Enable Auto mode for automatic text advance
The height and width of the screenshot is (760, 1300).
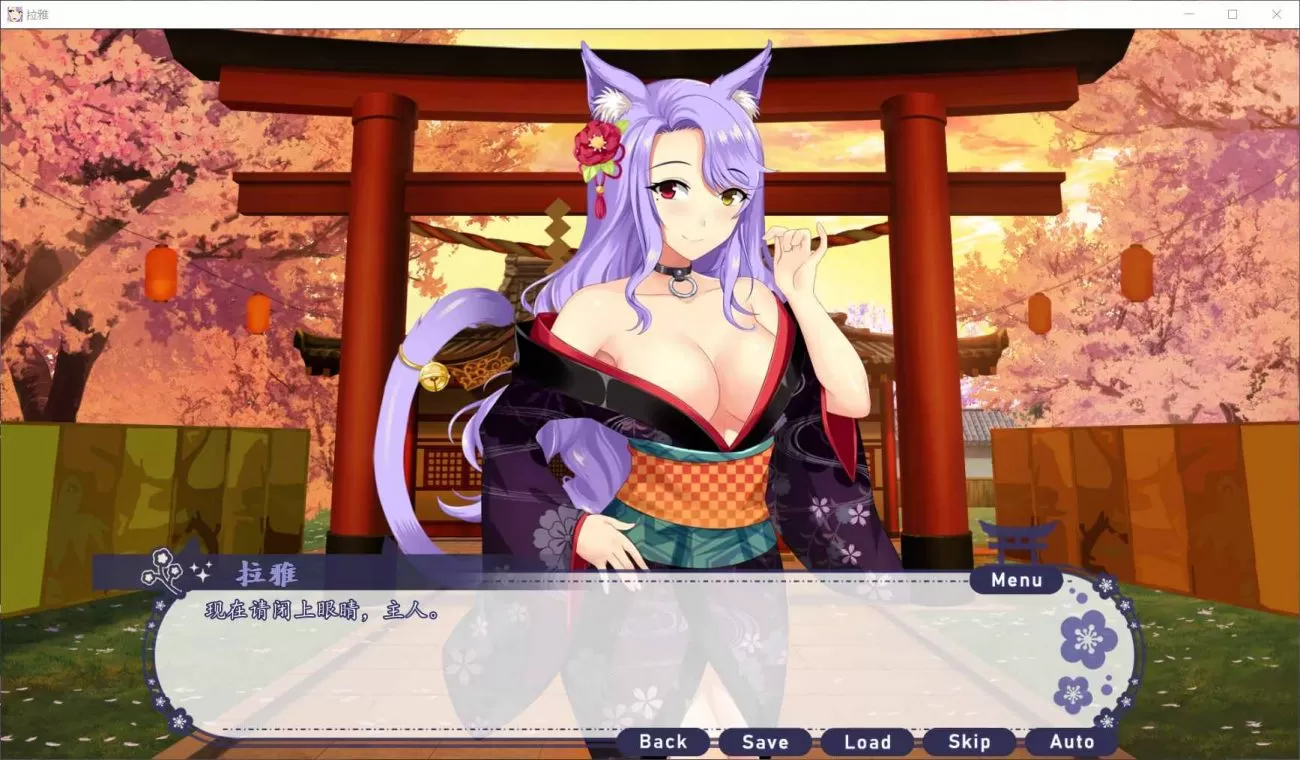coord(1072,742)
